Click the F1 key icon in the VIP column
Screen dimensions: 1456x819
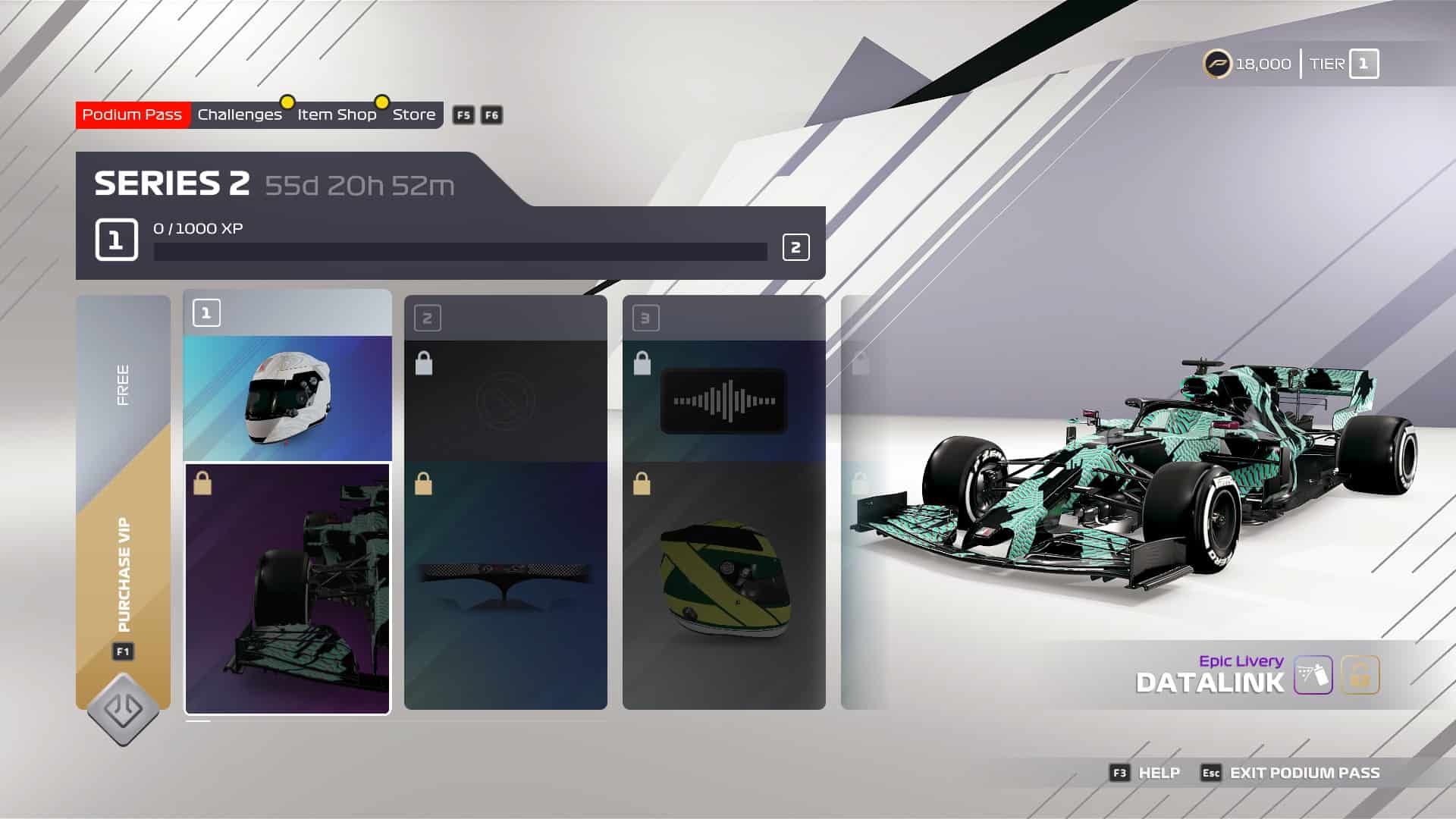[x=124, y=650]
